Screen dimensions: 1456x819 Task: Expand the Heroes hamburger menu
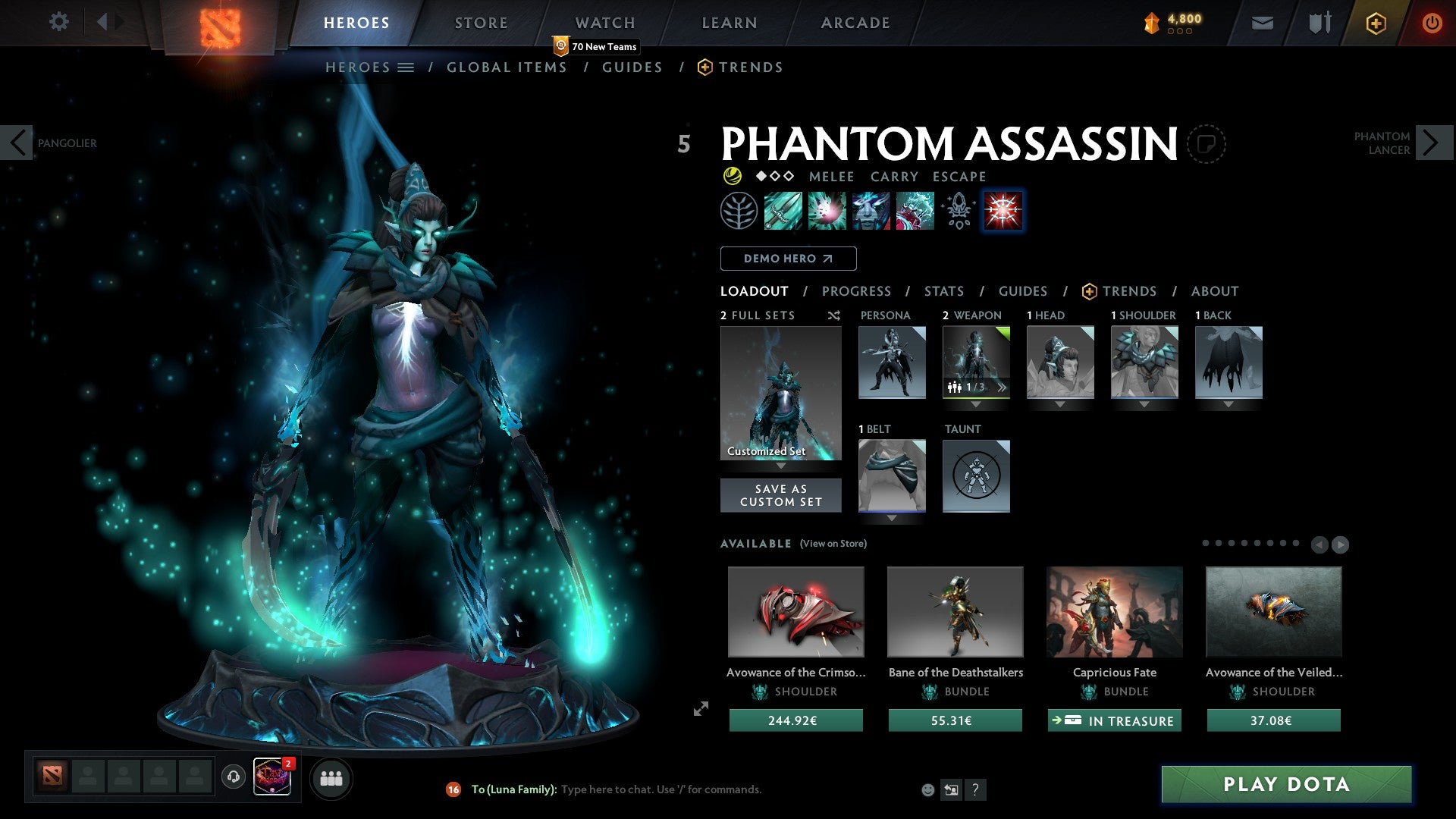[x=406, y=67]
